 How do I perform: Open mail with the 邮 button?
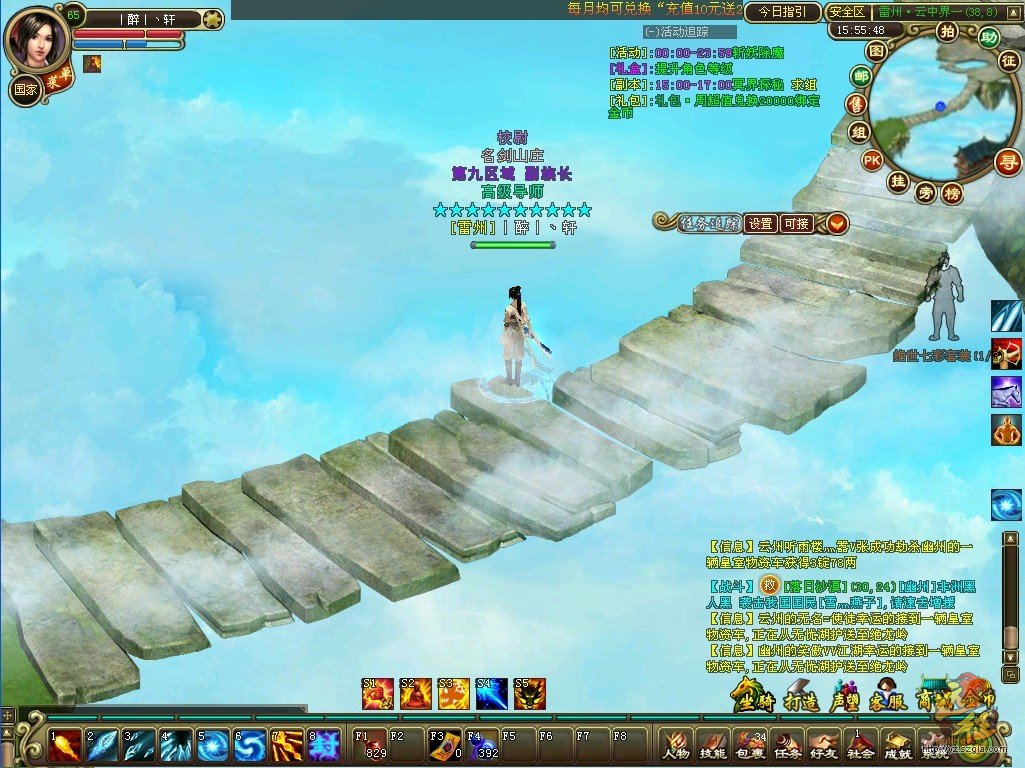pos(860,77)
